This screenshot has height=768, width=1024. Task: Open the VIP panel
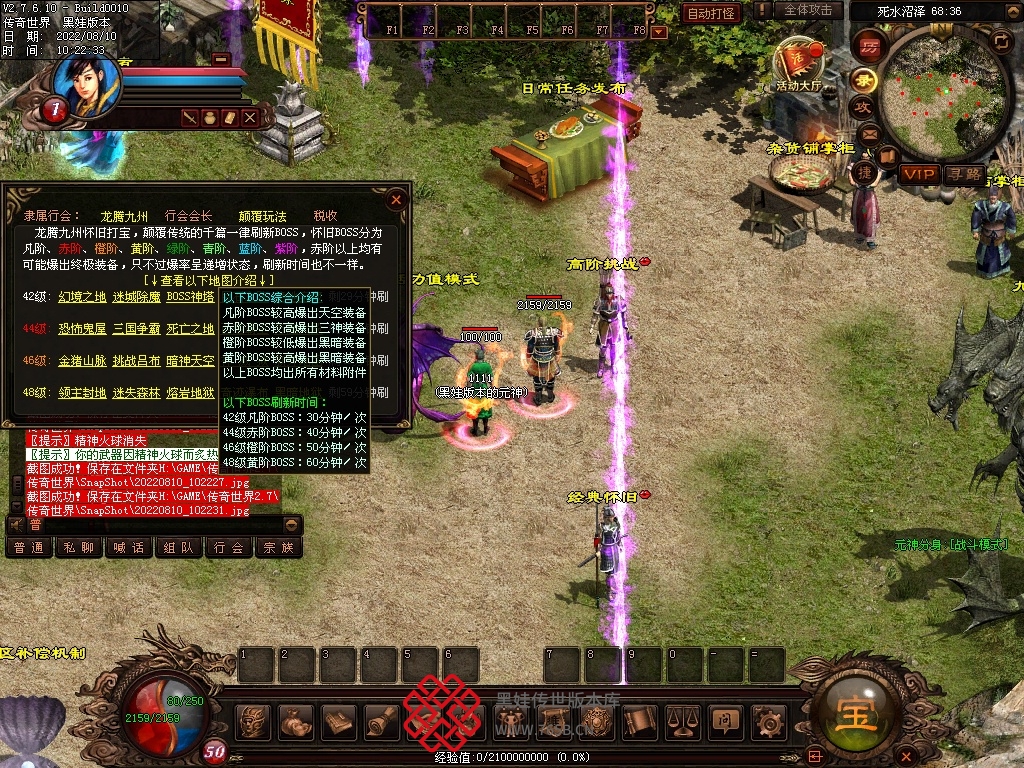point(918,174)
